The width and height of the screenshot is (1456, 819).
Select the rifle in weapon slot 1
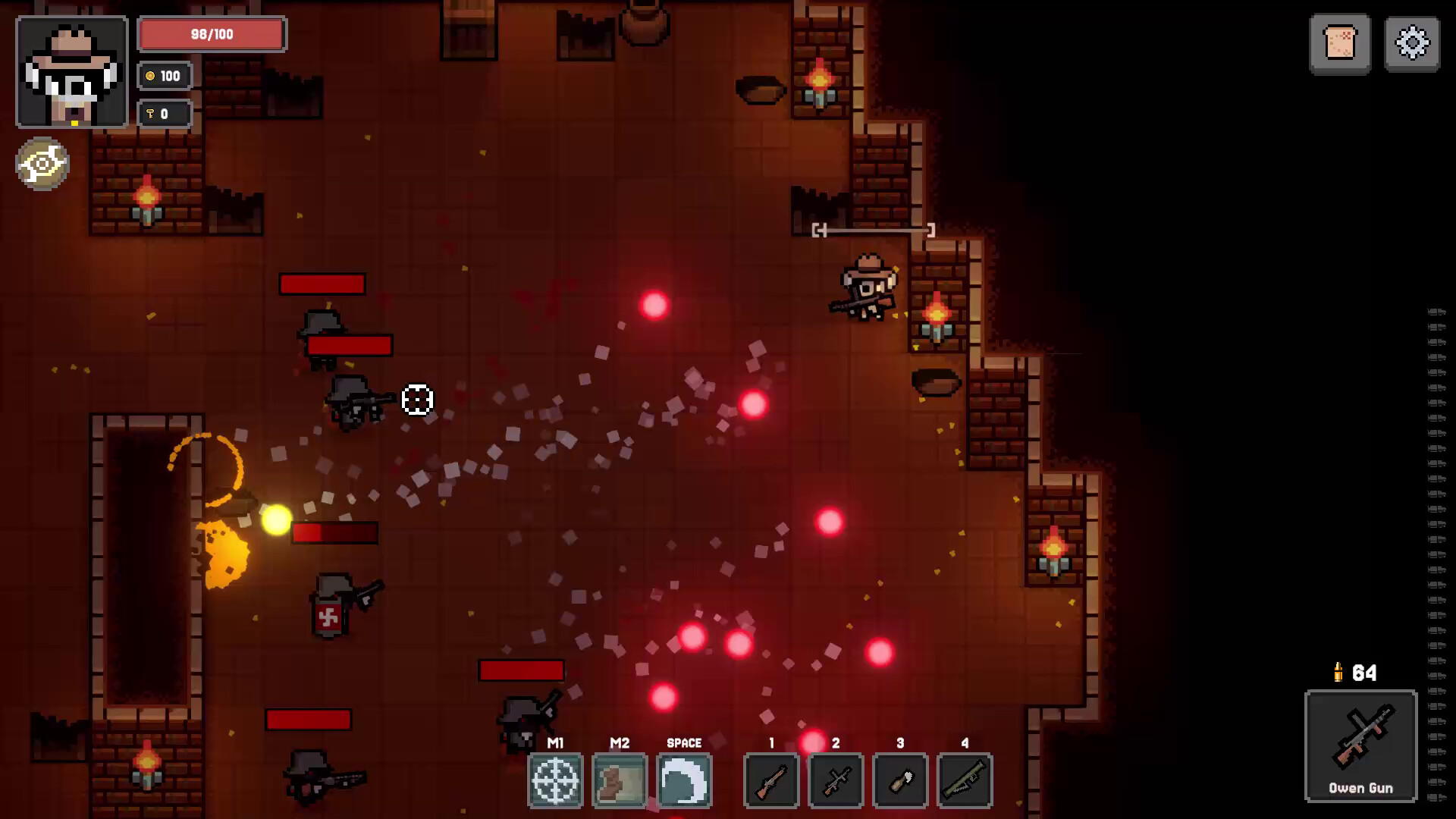point(771,781)
